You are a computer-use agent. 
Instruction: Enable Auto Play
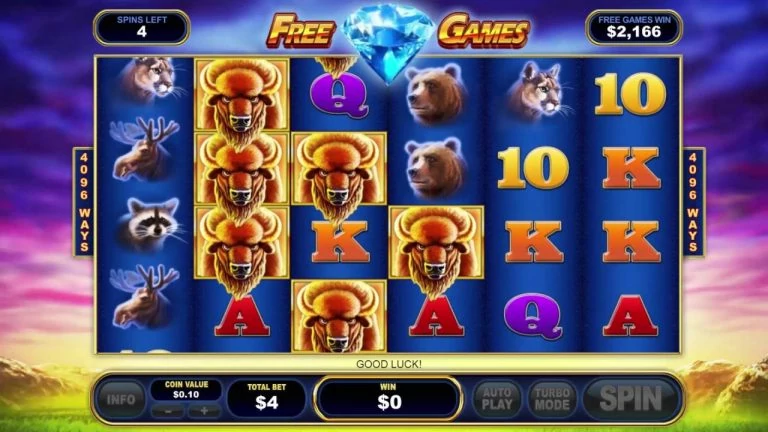pyautogui.click(x=496, y=398)
